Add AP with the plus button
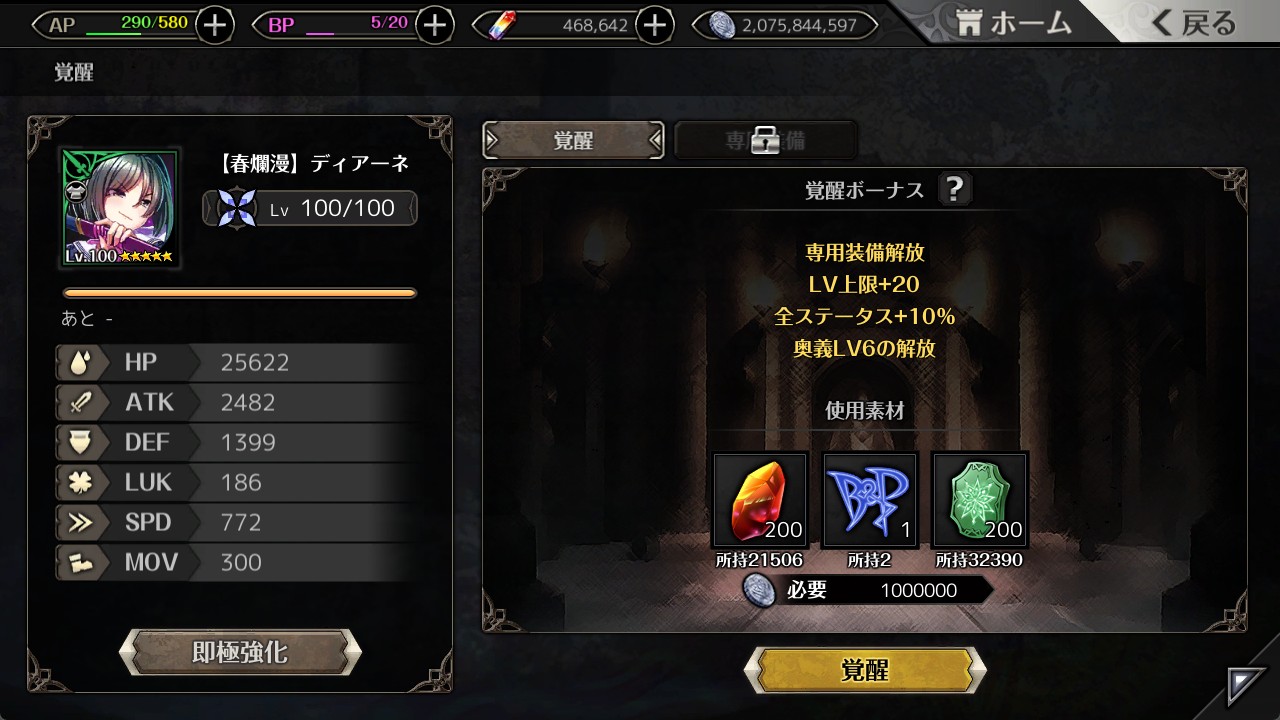The height and width of the screenshot is (720, 1280). click(215, 25)
